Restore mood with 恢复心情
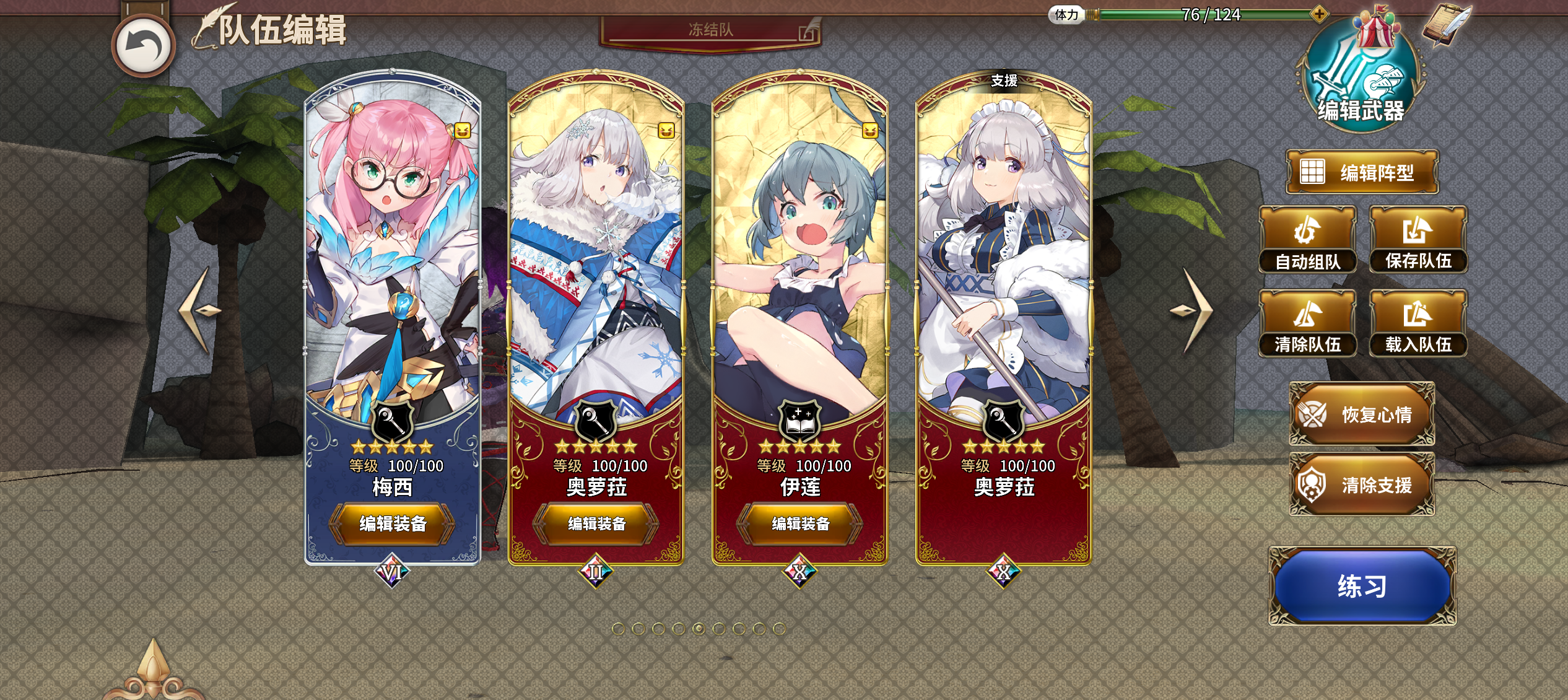The image size is (1568, 700). [x=1361, y=414]
